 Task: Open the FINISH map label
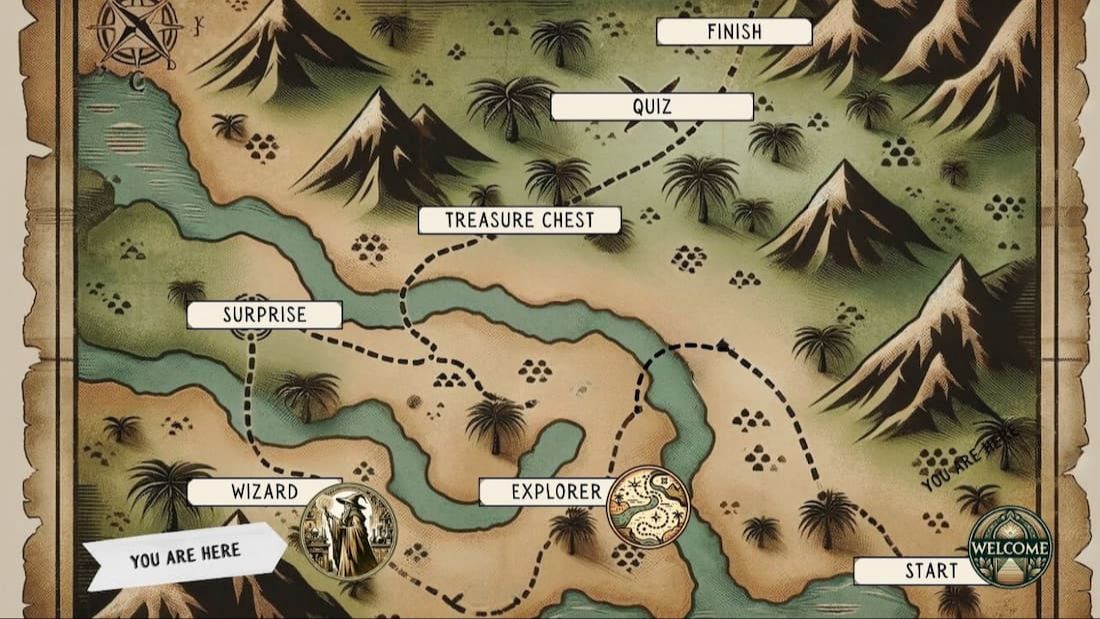pos(733,32)
